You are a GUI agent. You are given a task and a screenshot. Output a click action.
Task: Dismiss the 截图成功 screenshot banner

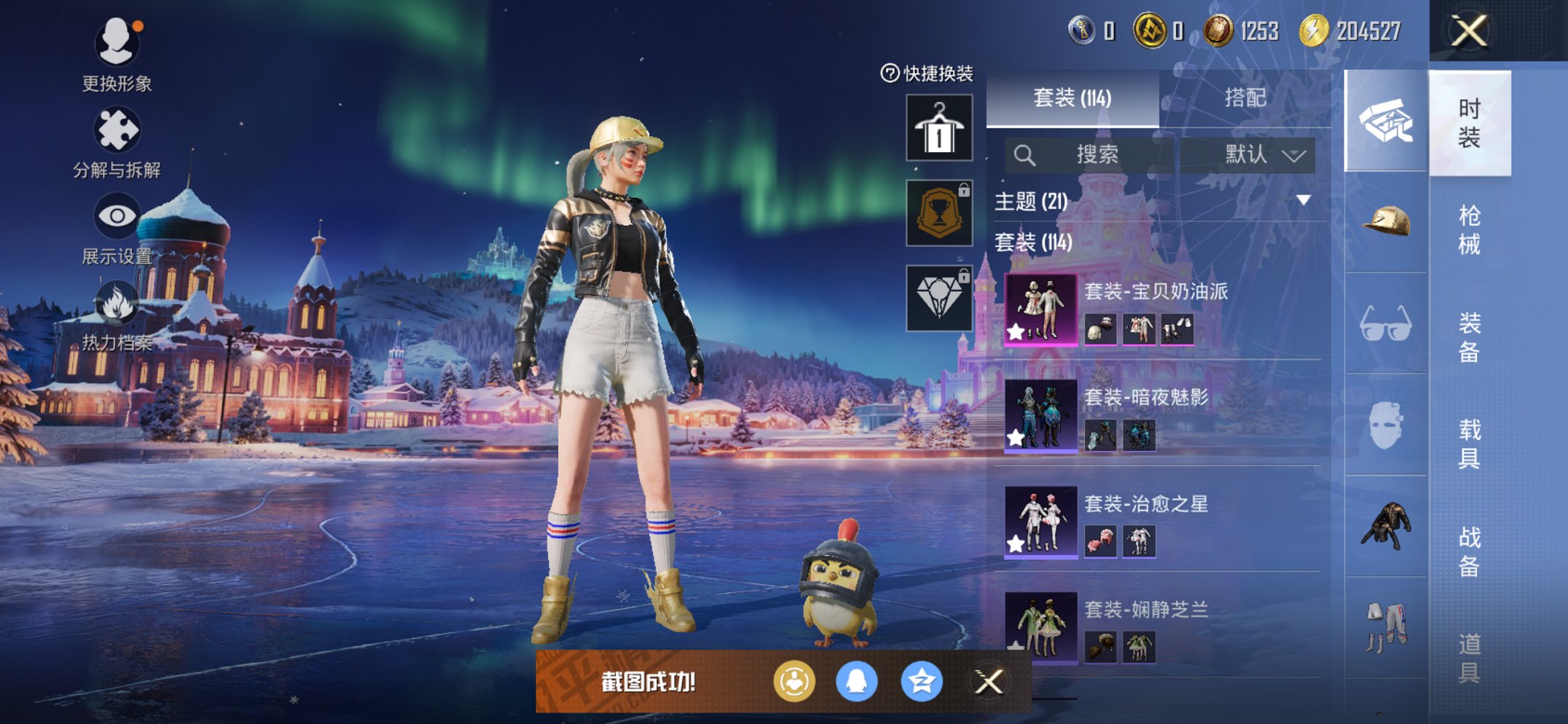(989, 682)
